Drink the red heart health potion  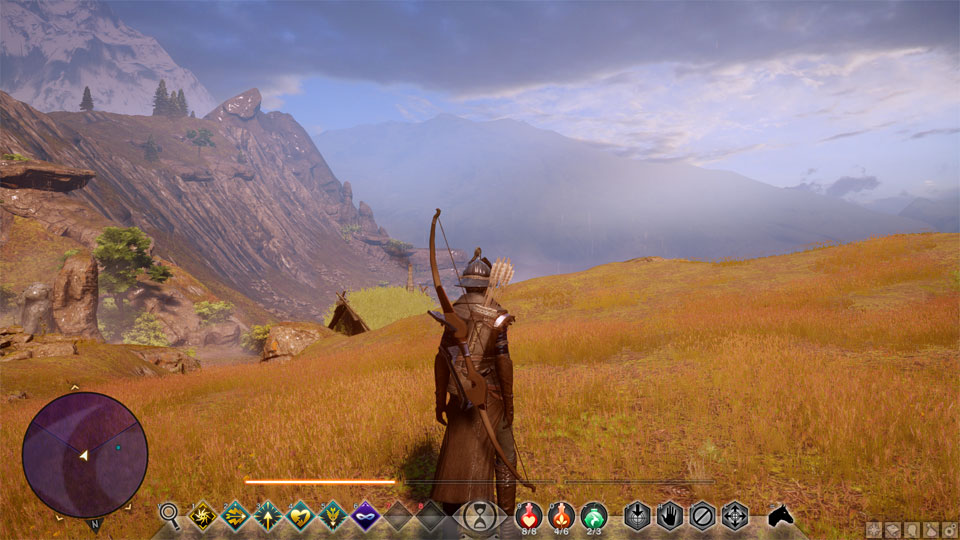click(529, 514)
